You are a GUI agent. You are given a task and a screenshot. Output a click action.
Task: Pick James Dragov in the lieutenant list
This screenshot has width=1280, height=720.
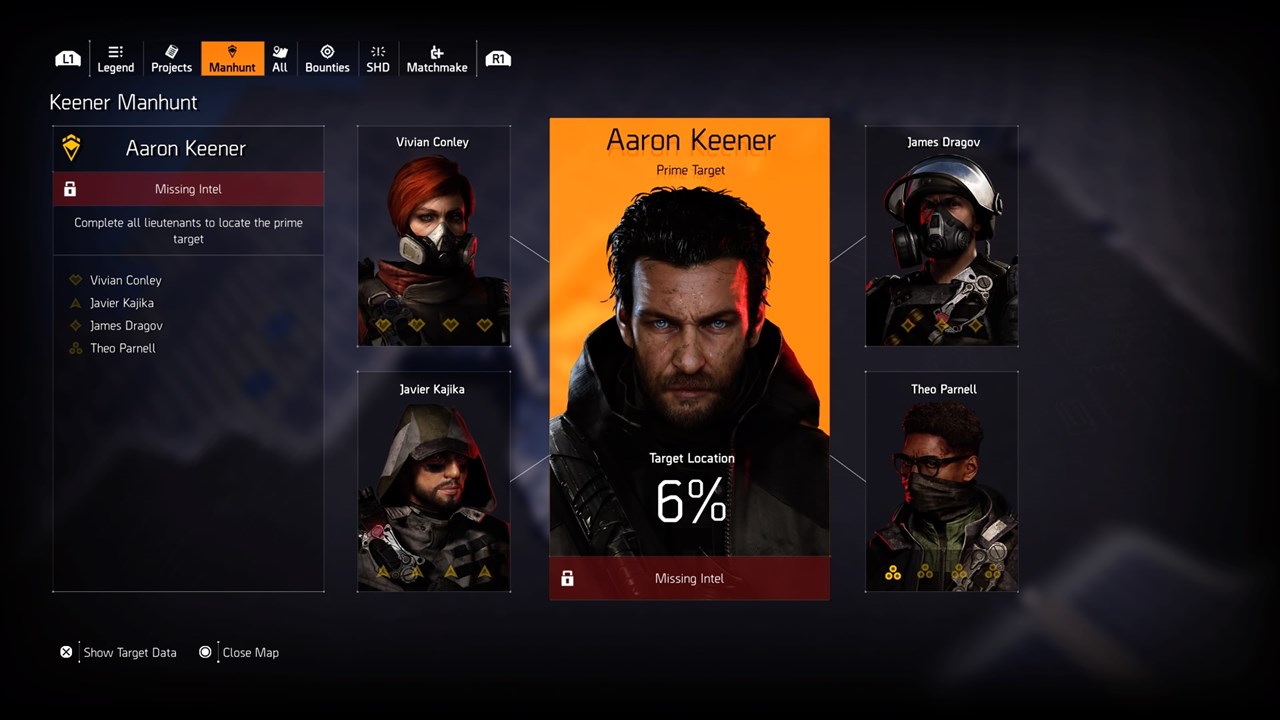coord(126,326)
